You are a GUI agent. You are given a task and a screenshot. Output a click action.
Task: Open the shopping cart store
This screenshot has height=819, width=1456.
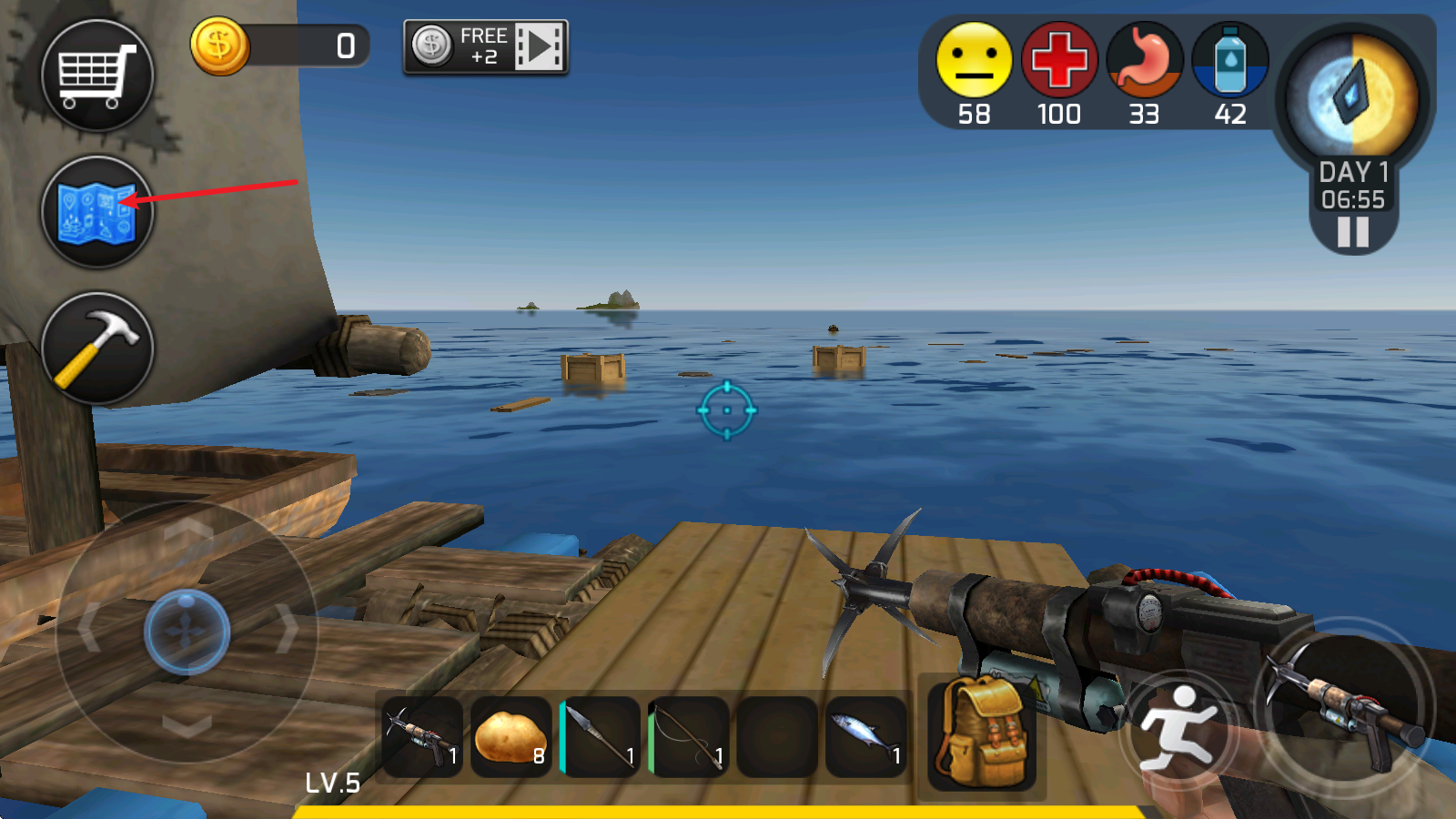click(x=97, y=76)
